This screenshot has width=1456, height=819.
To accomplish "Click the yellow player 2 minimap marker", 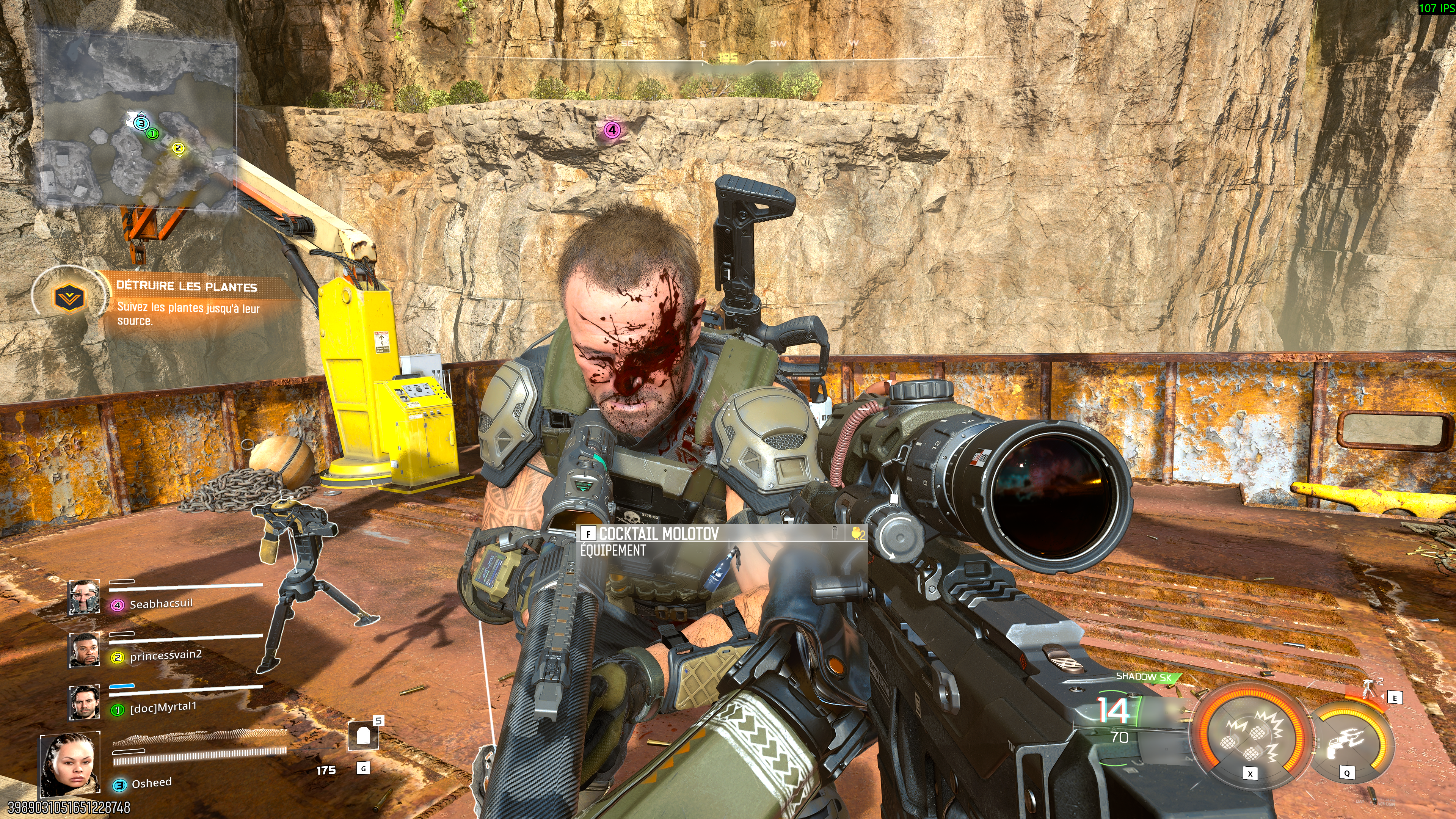I will (x=178, y=148).
